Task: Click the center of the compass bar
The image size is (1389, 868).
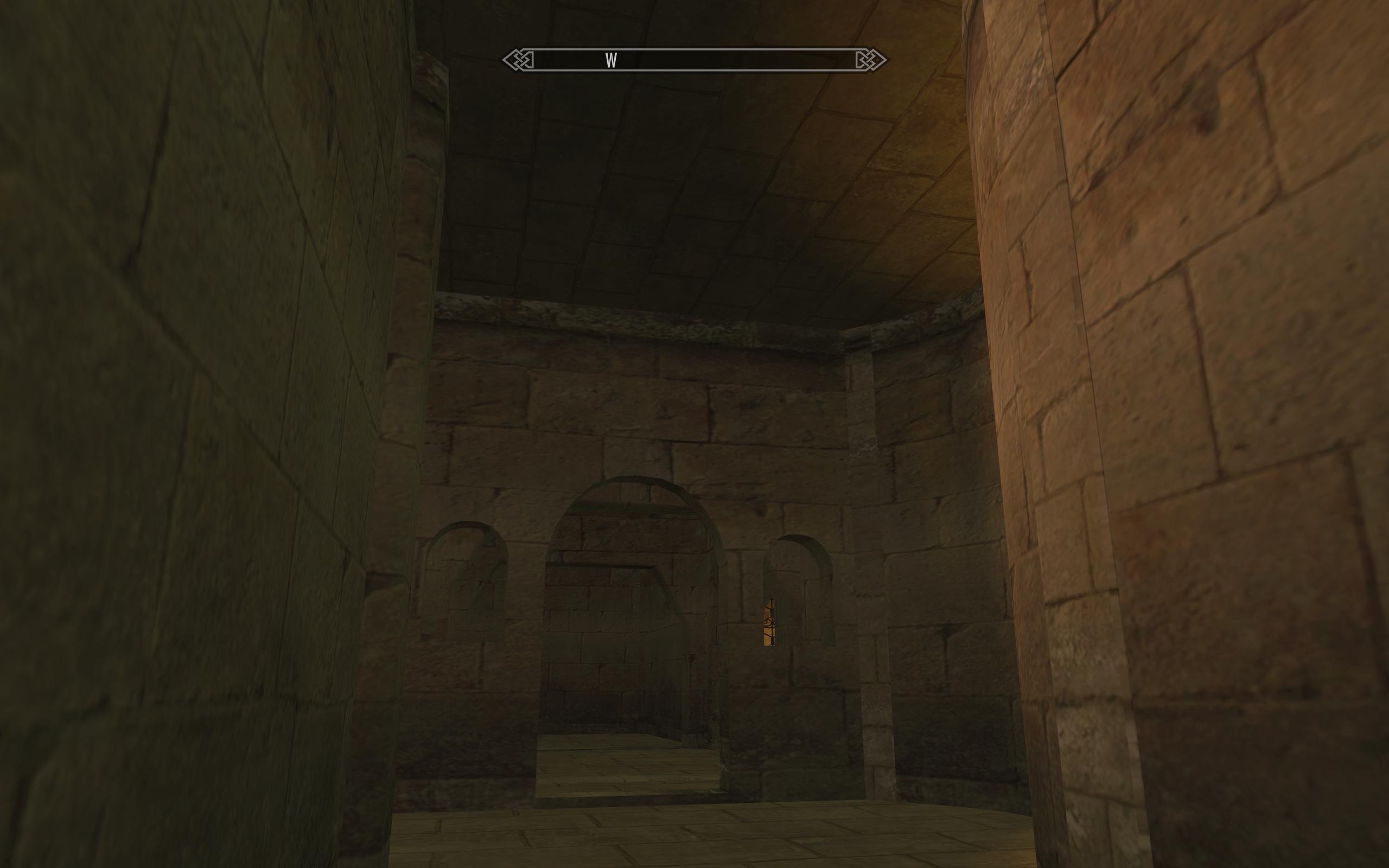Action: pos(694,59)
